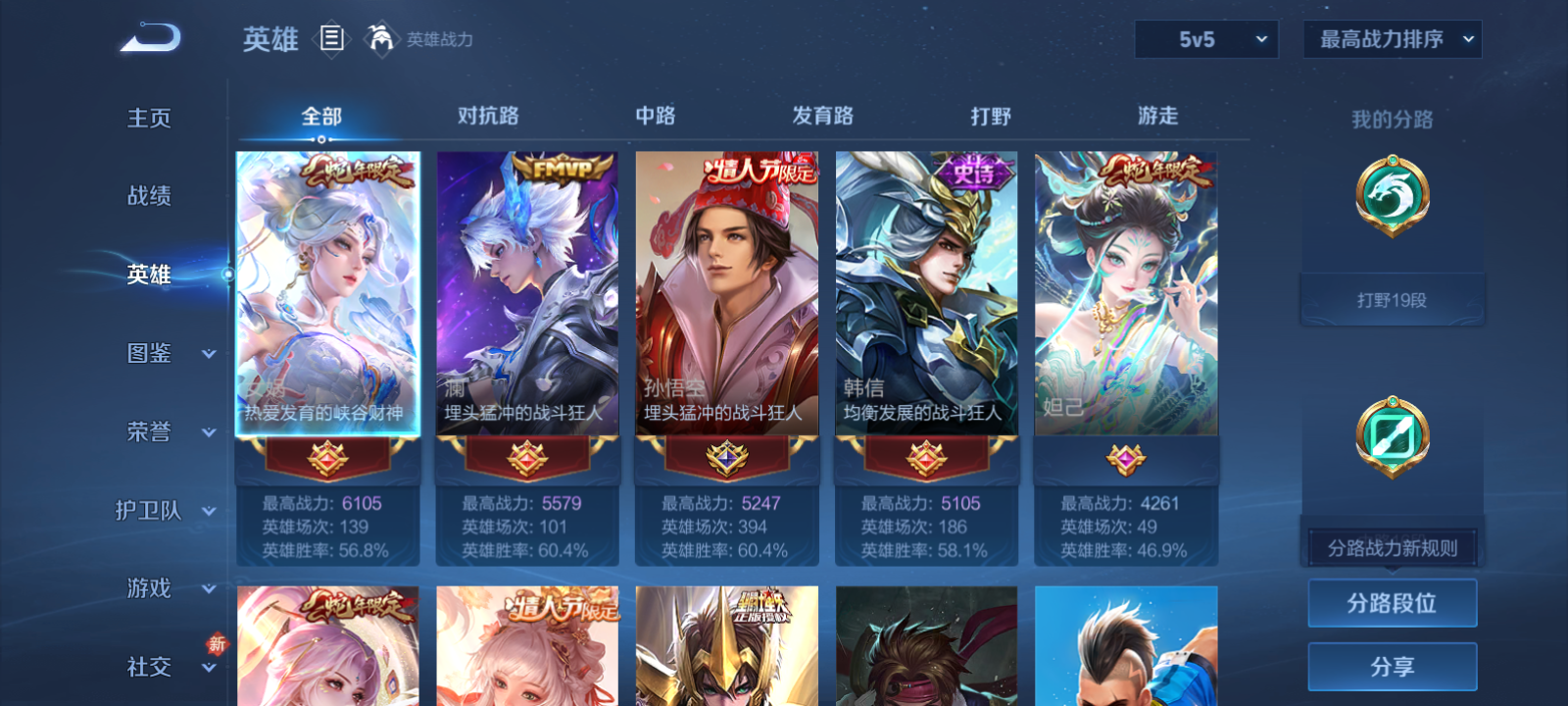Click 女娲's red rank emblem icon
This screenshot has width=1568, height=706.
(327, 458)
